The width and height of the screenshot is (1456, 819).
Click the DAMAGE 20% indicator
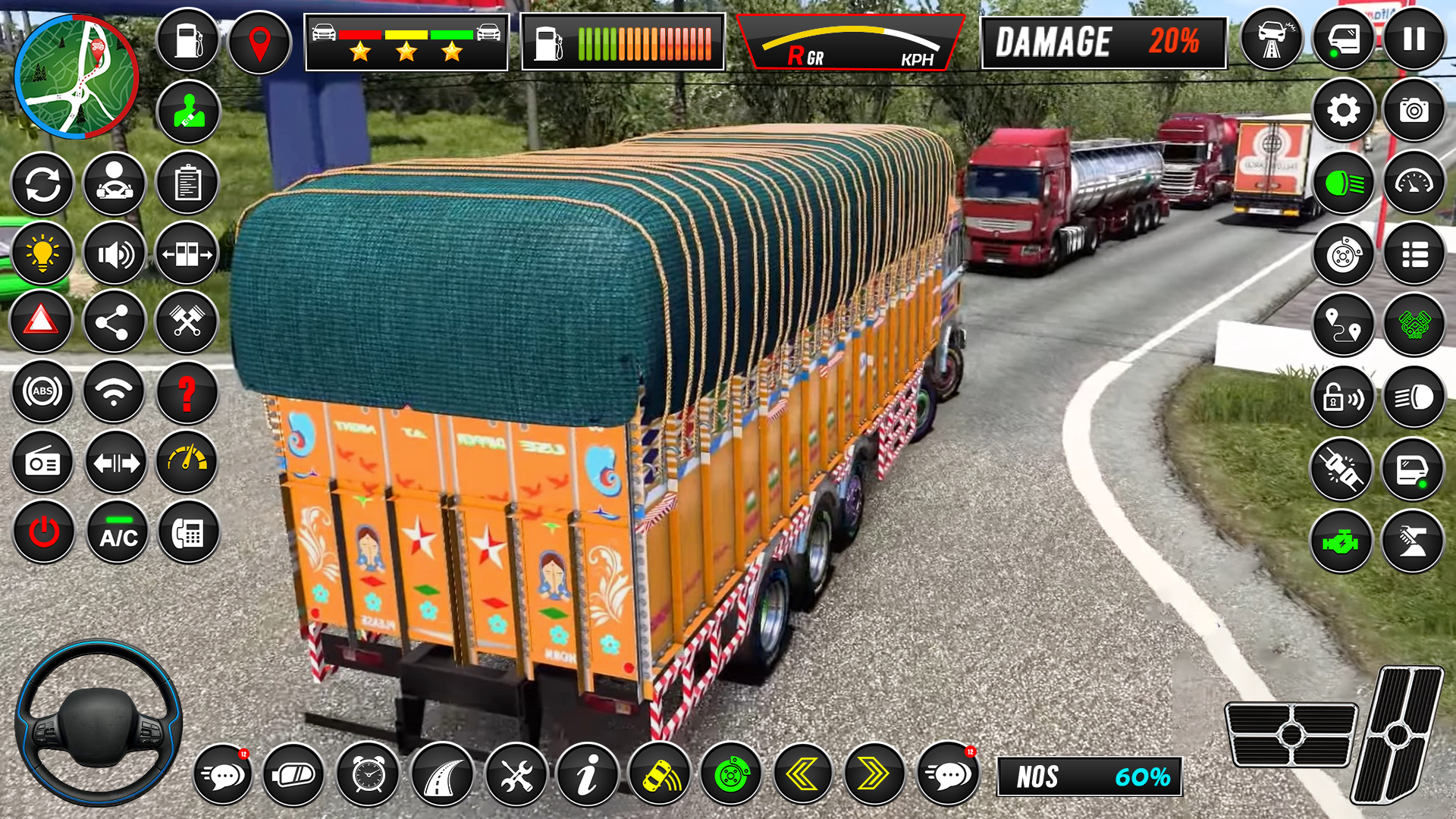[x=1103, y=42]
